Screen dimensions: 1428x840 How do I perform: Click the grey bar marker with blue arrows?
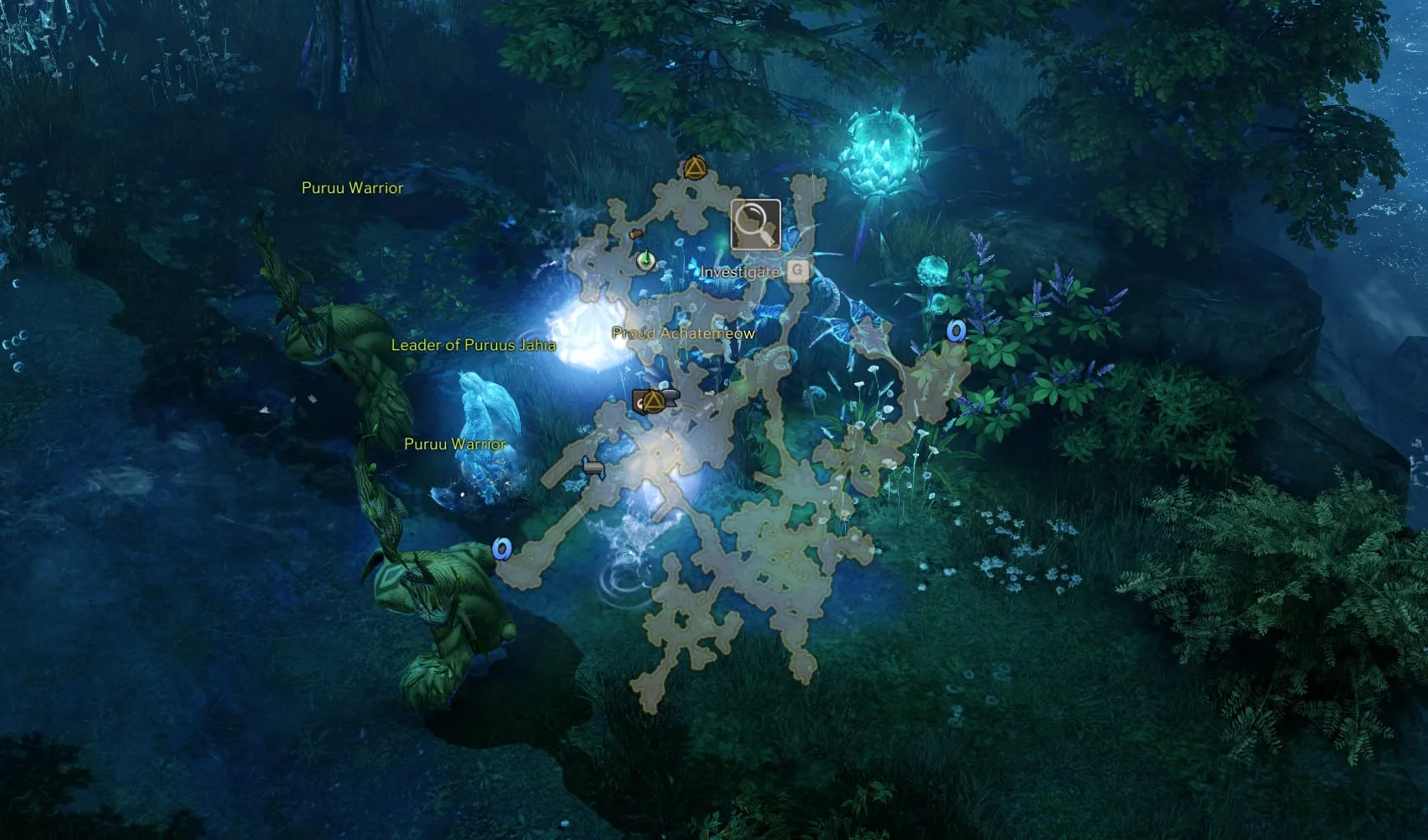click(x=594, y=468)
